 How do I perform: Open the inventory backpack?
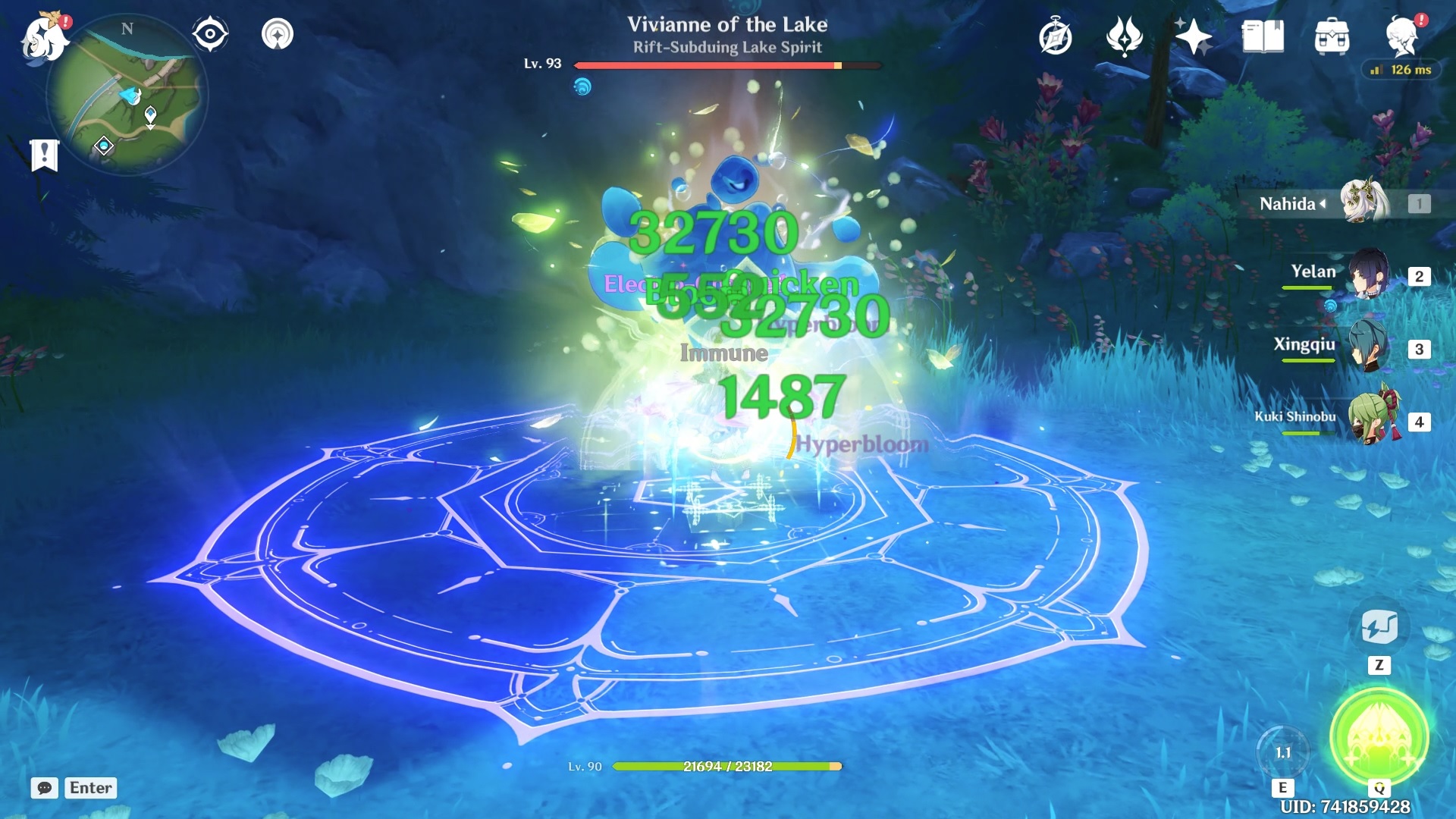[1332, 34]
